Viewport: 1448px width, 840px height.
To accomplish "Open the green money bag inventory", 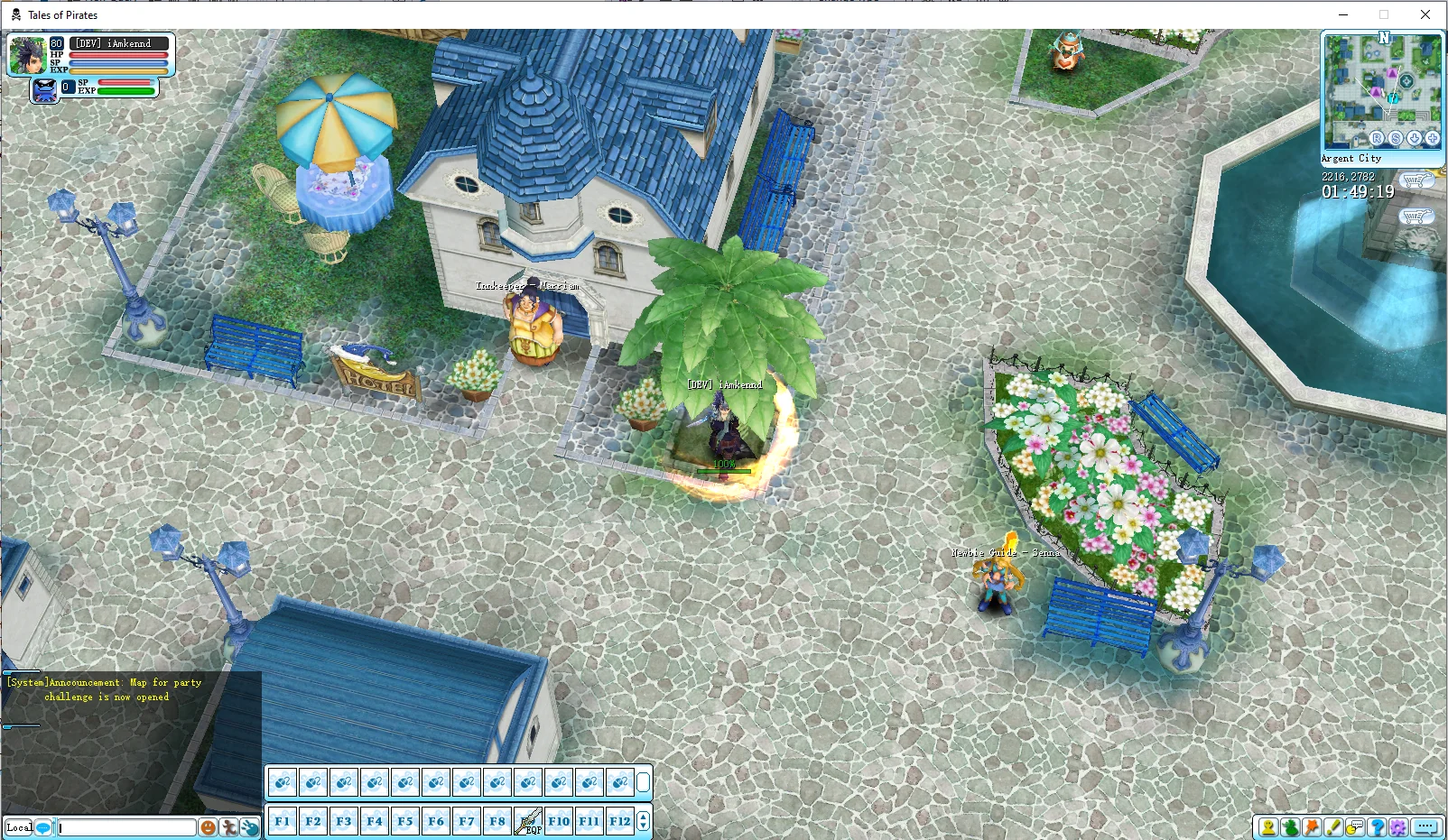I will coord(1290,827).
